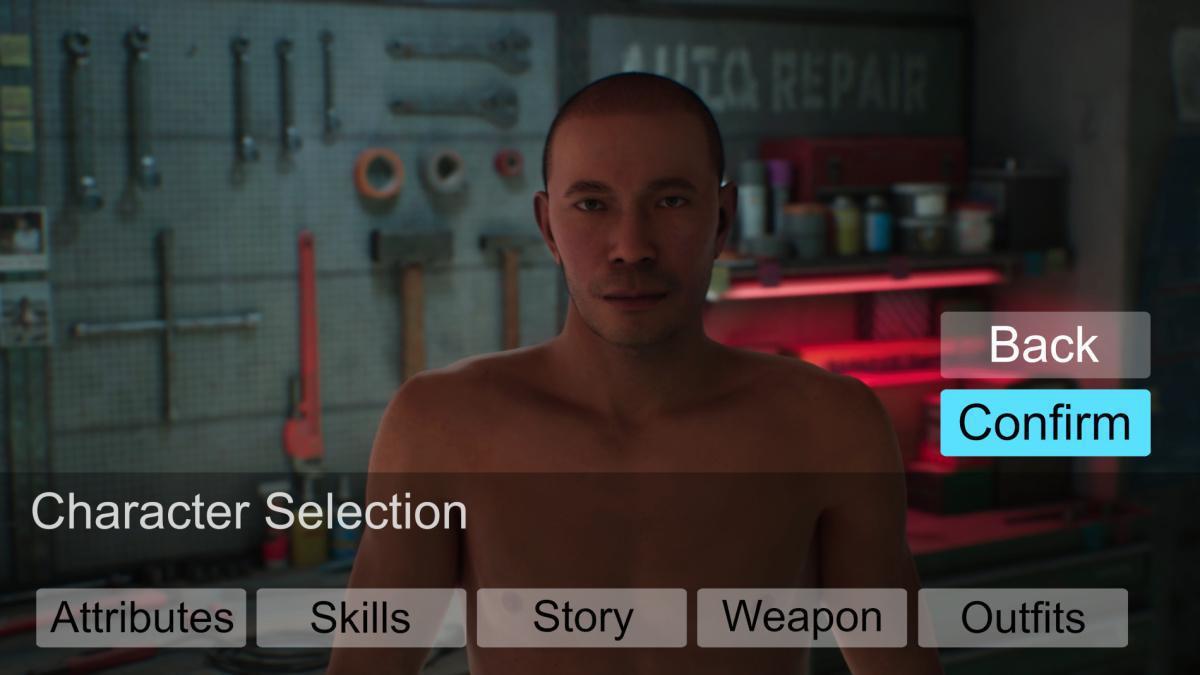The height and width of the screenshot is (675, 1200).
Task: Show the character's Story
Action: [582, 618]
